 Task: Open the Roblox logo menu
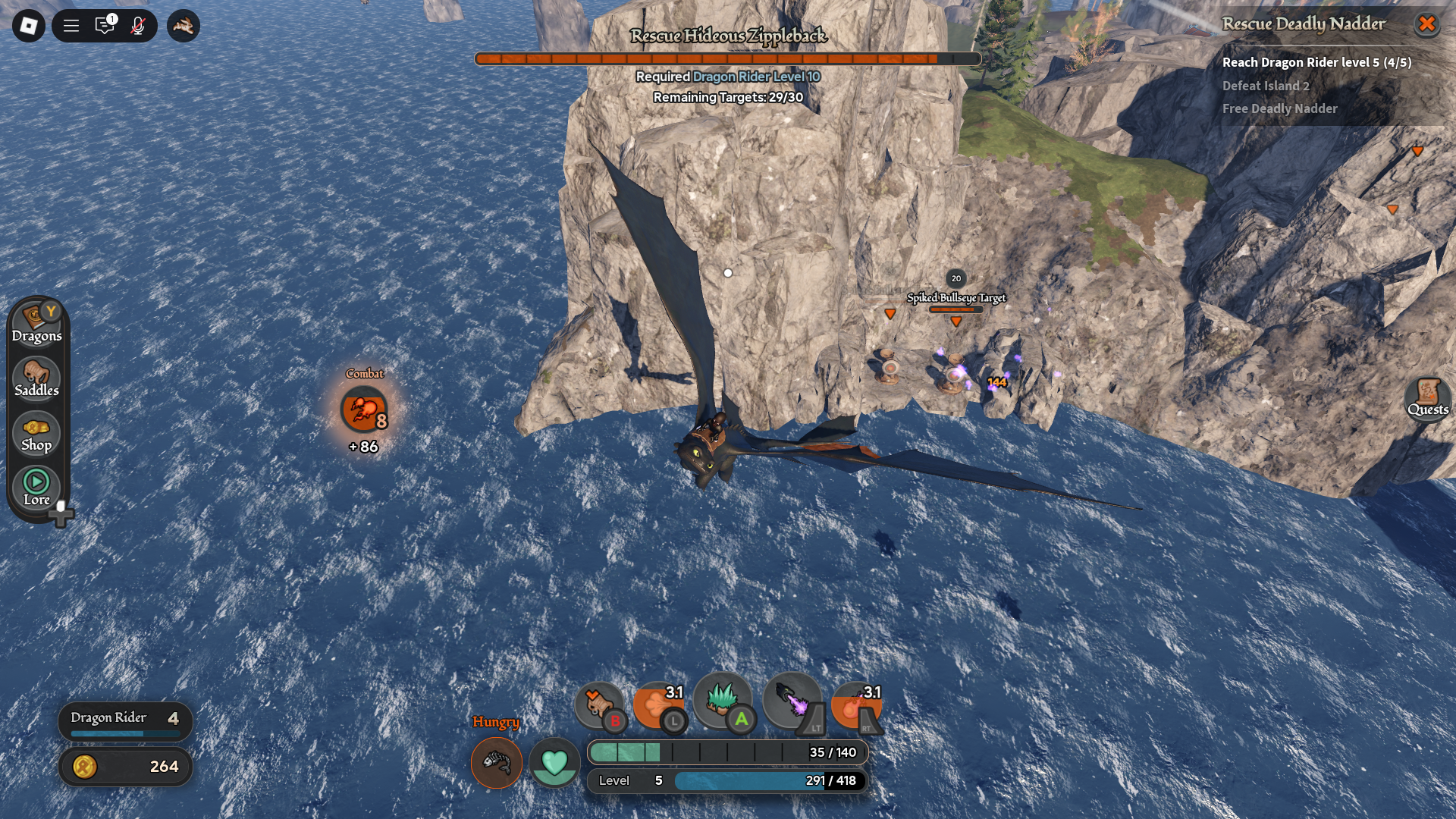click(x=29, y=26)
